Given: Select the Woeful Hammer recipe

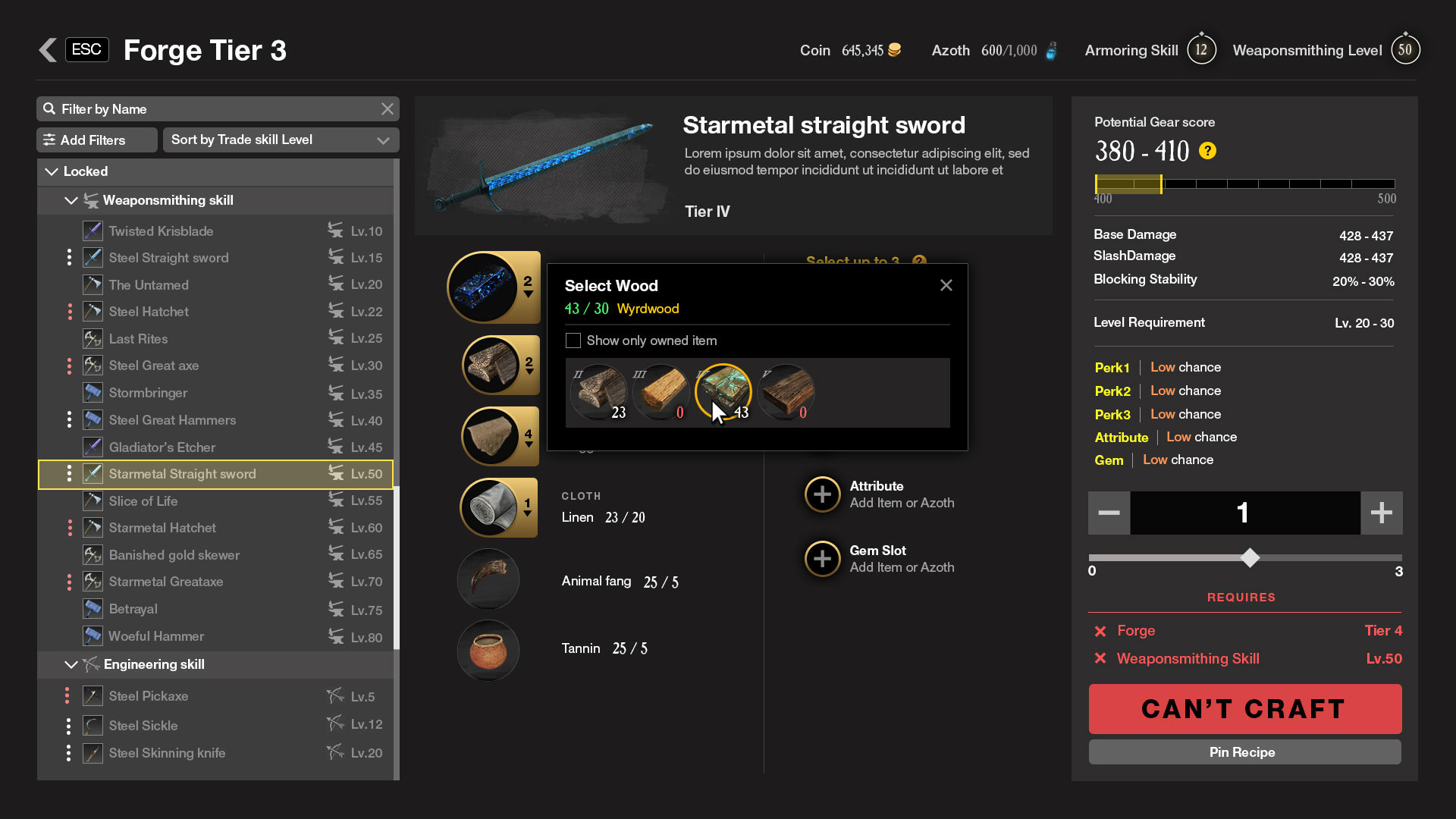Looking at the screenshot, I should pyautogui.click(x=156, y=636).
